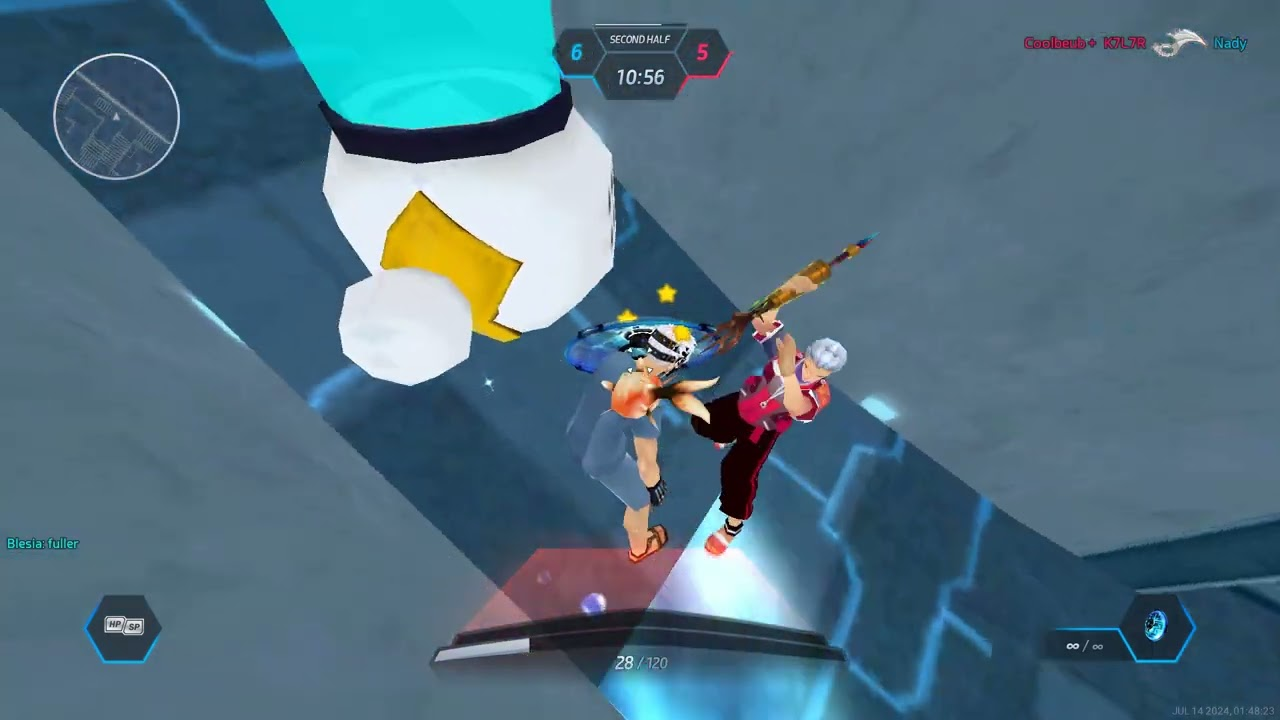Activate the blue orb skill icon
This screenshot has width=1280, height=720.
[x=1156, y=627]
